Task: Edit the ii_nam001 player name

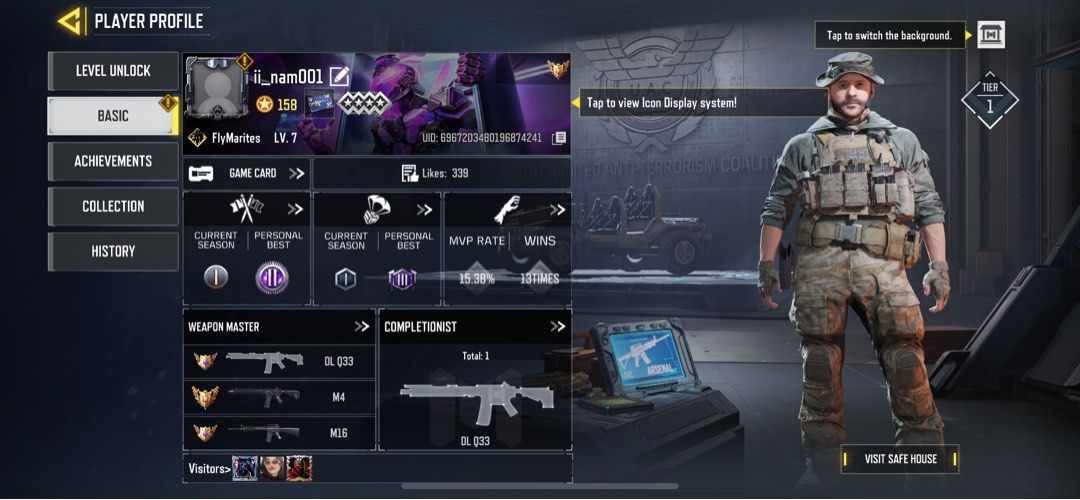Action: (x=340, y=76)
